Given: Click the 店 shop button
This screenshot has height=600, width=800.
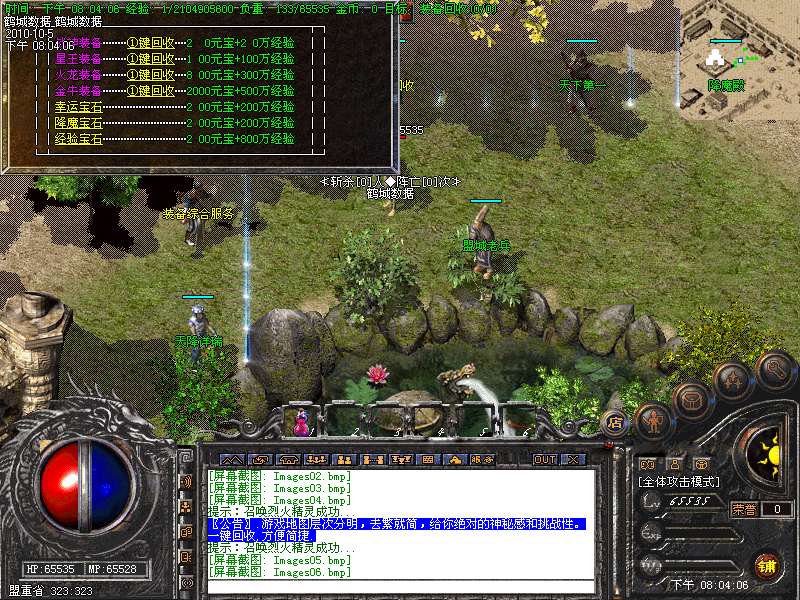Looking at the screenshot, I should pos(616,422).
